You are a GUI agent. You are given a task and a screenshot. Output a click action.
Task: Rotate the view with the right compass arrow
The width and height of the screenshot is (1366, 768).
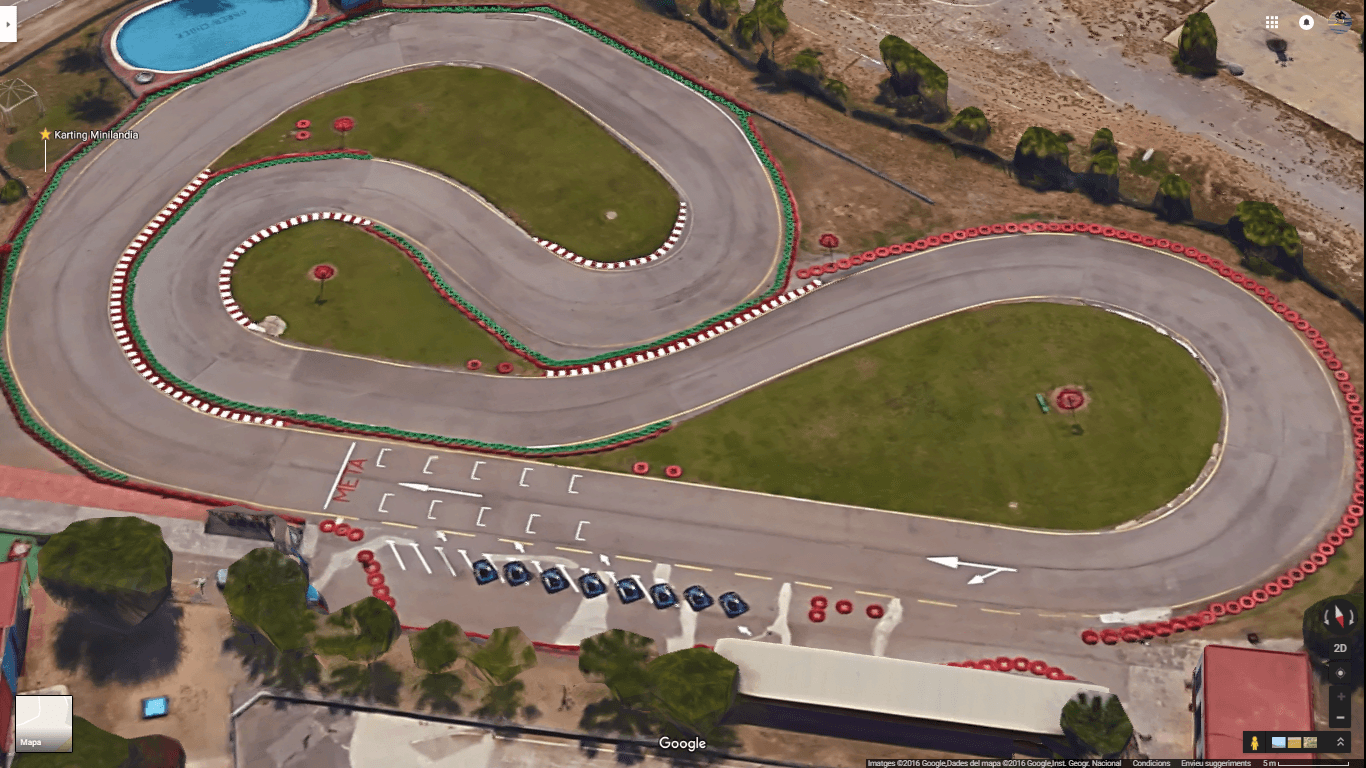(1351, 616)
